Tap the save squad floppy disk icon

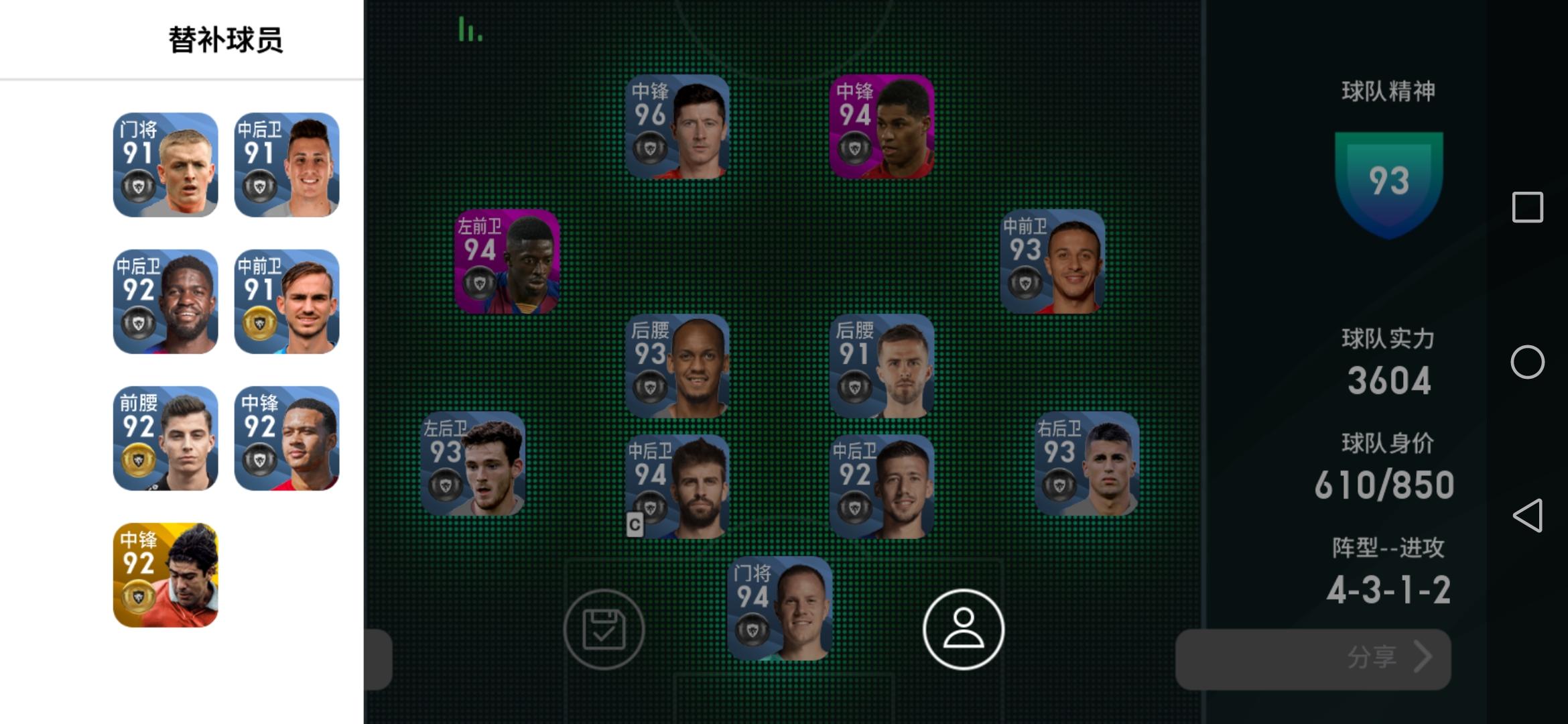click(604, 629)
